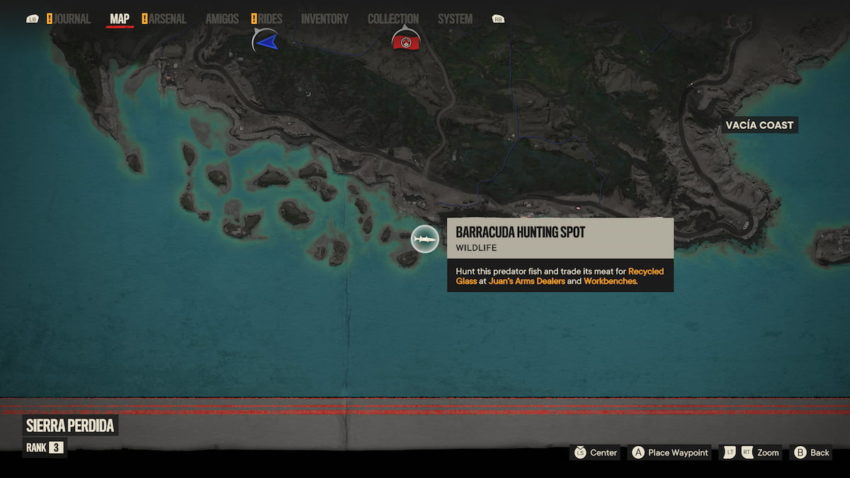850x478 pixels.
Task: Open the Journal tab
Action: click(x=71, y=19)
